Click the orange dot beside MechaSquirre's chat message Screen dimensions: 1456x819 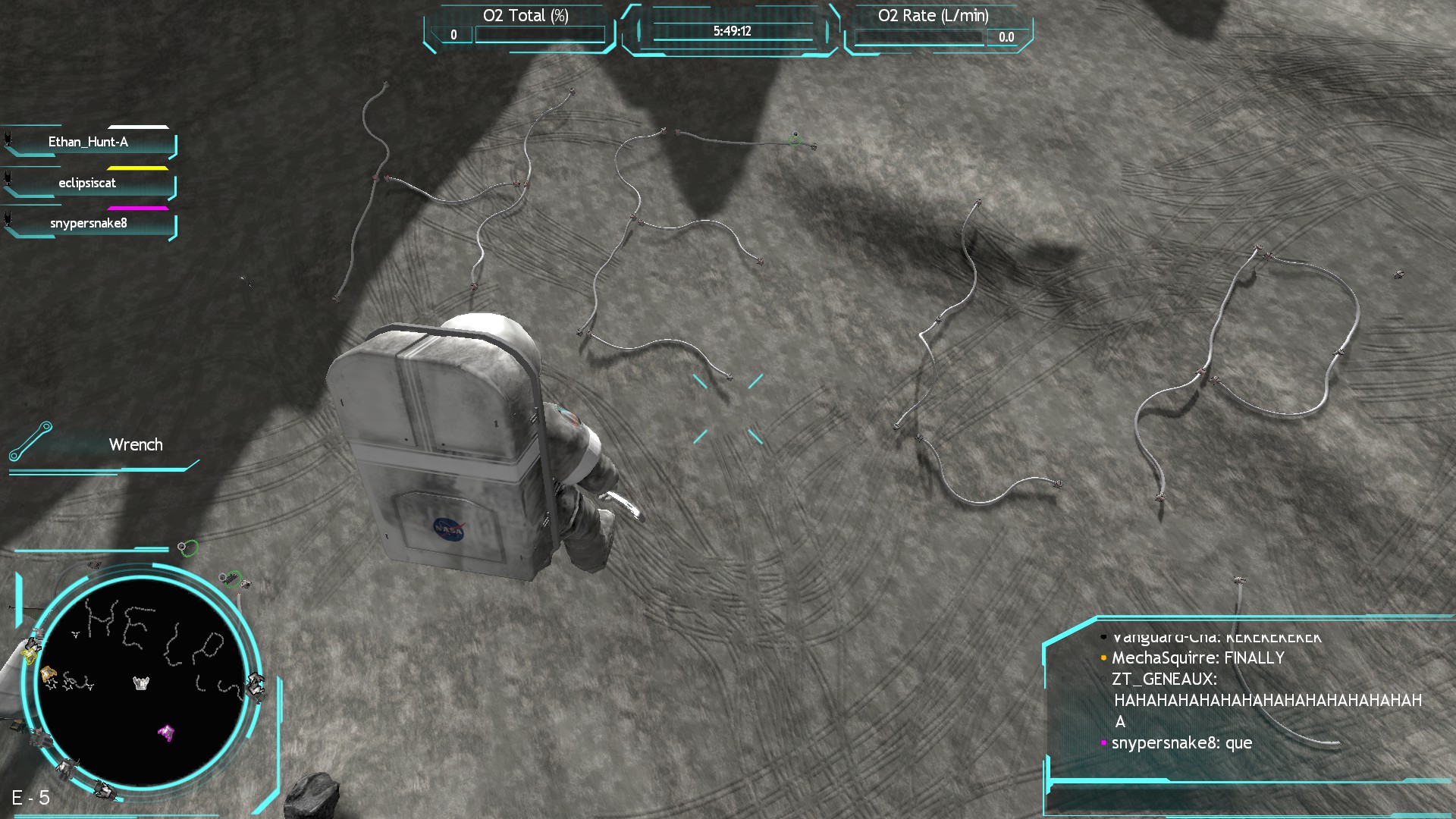coord(1103,658)
